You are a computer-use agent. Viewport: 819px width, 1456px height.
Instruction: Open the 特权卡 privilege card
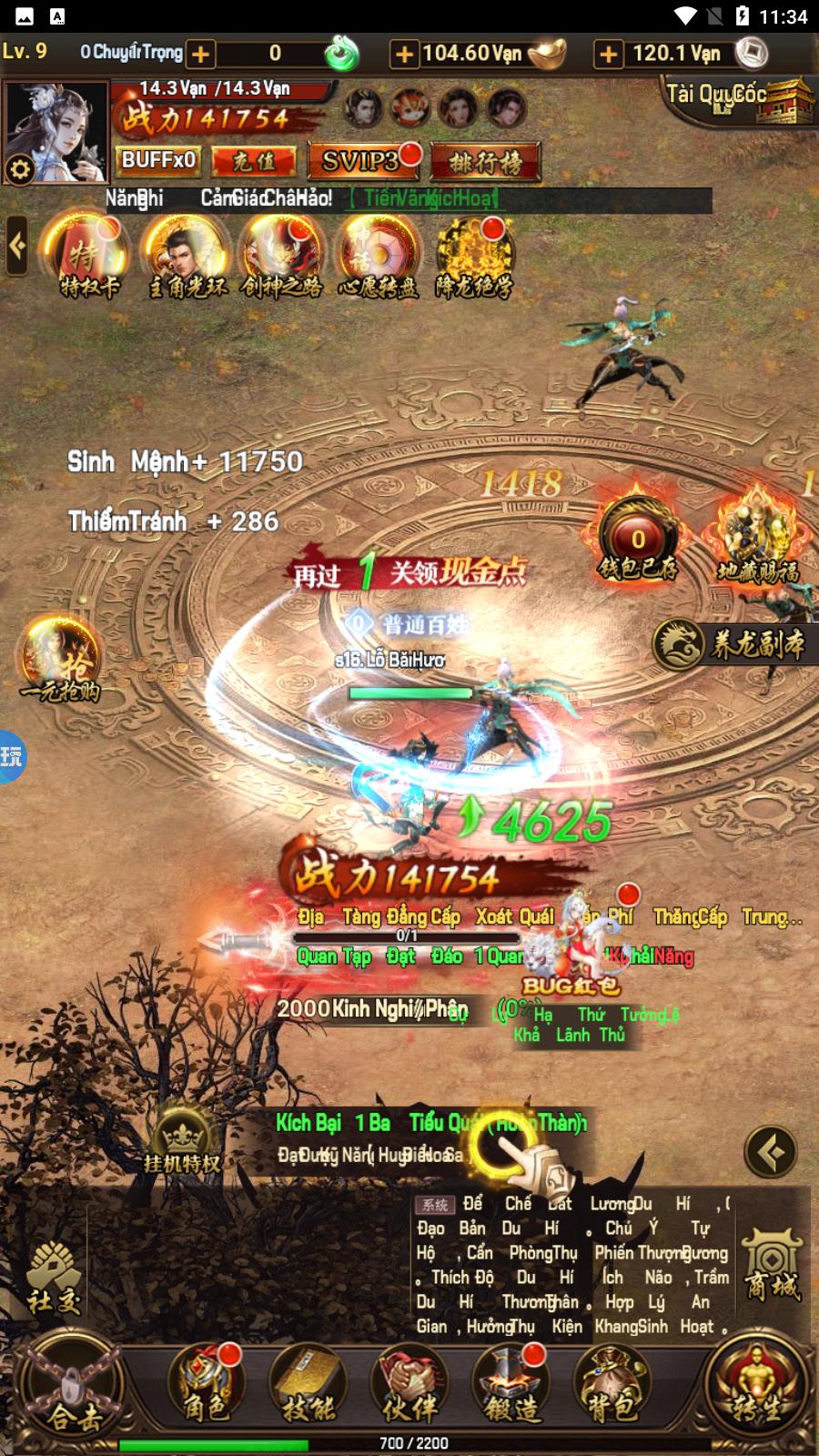(88, 256)
